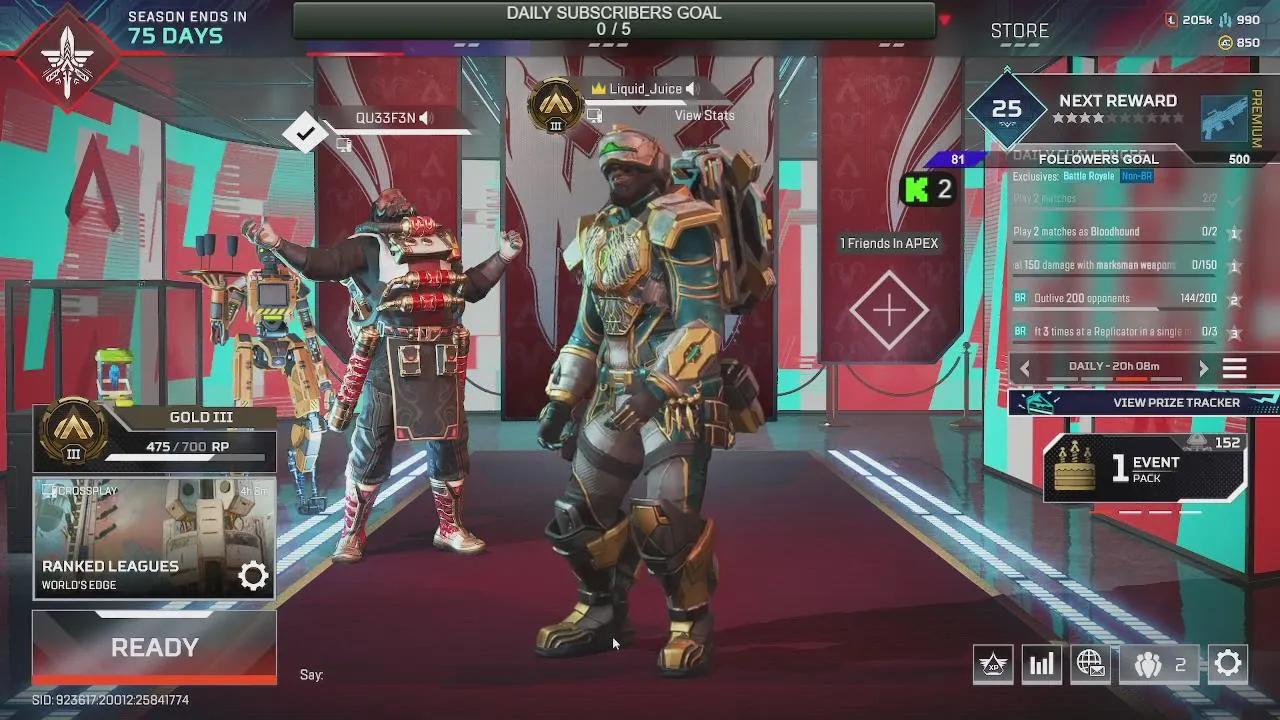Enable the Non-BR challenges filter

[1134, 176]
